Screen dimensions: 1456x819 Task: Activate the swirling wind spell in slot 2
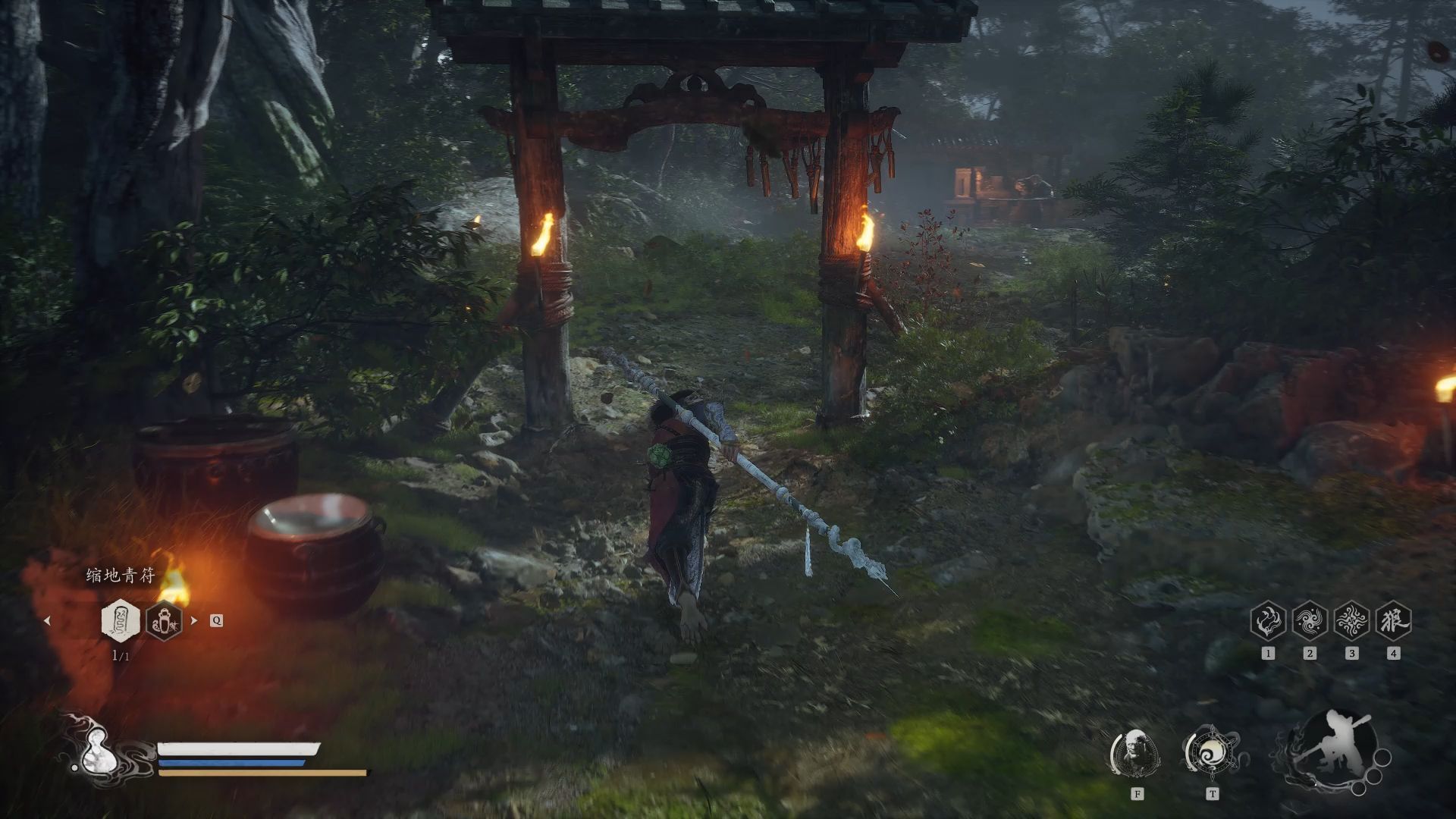[1310, 621]
